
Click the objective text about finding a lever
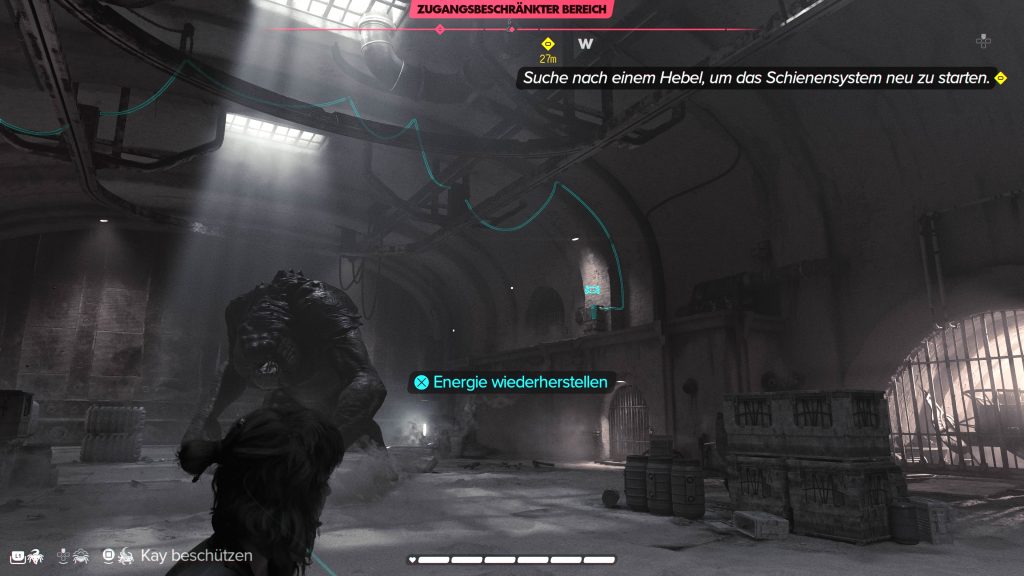click(753, 77)
